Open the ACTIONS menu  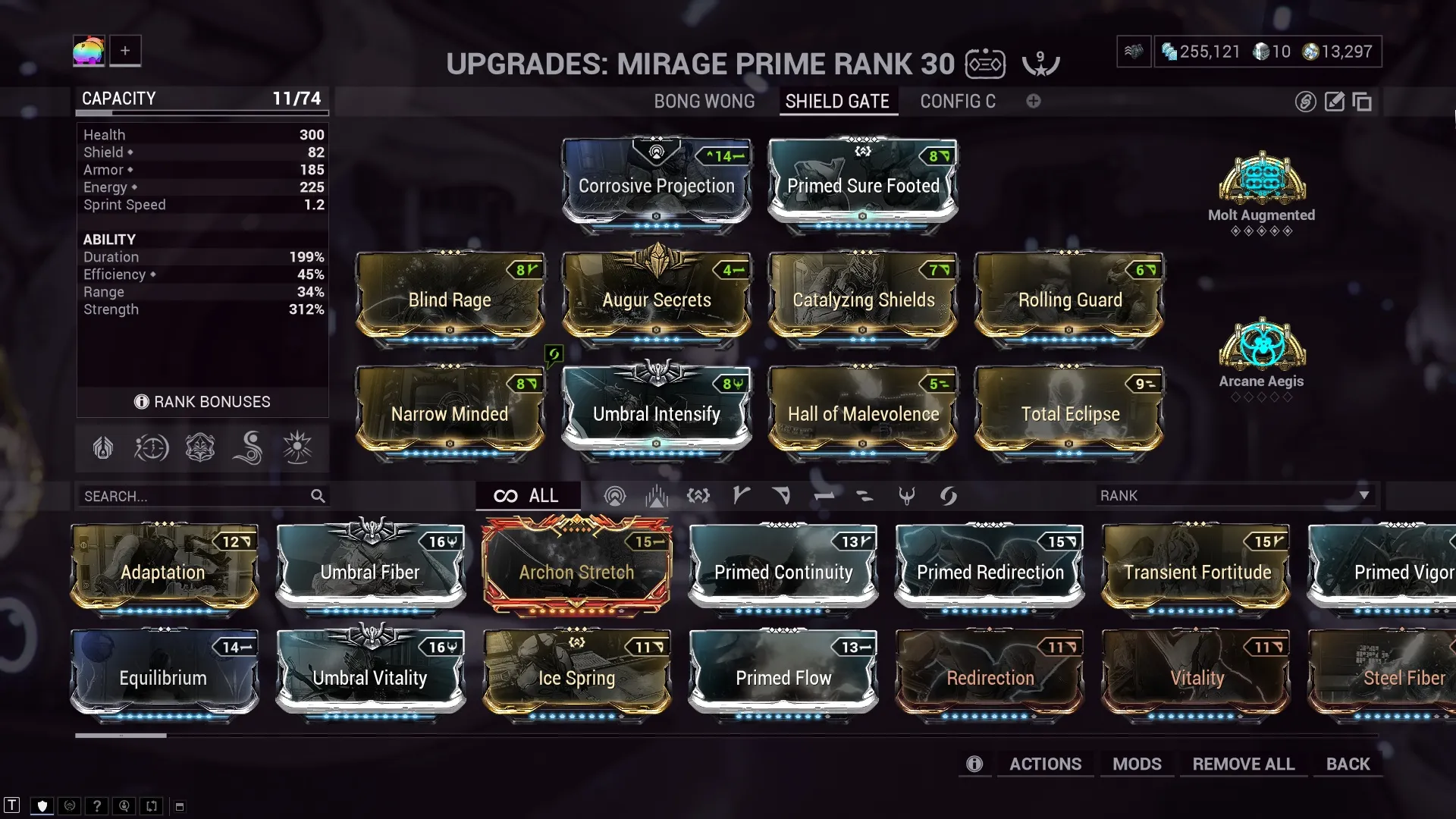pyautogui.click(x=1045, y=764)
